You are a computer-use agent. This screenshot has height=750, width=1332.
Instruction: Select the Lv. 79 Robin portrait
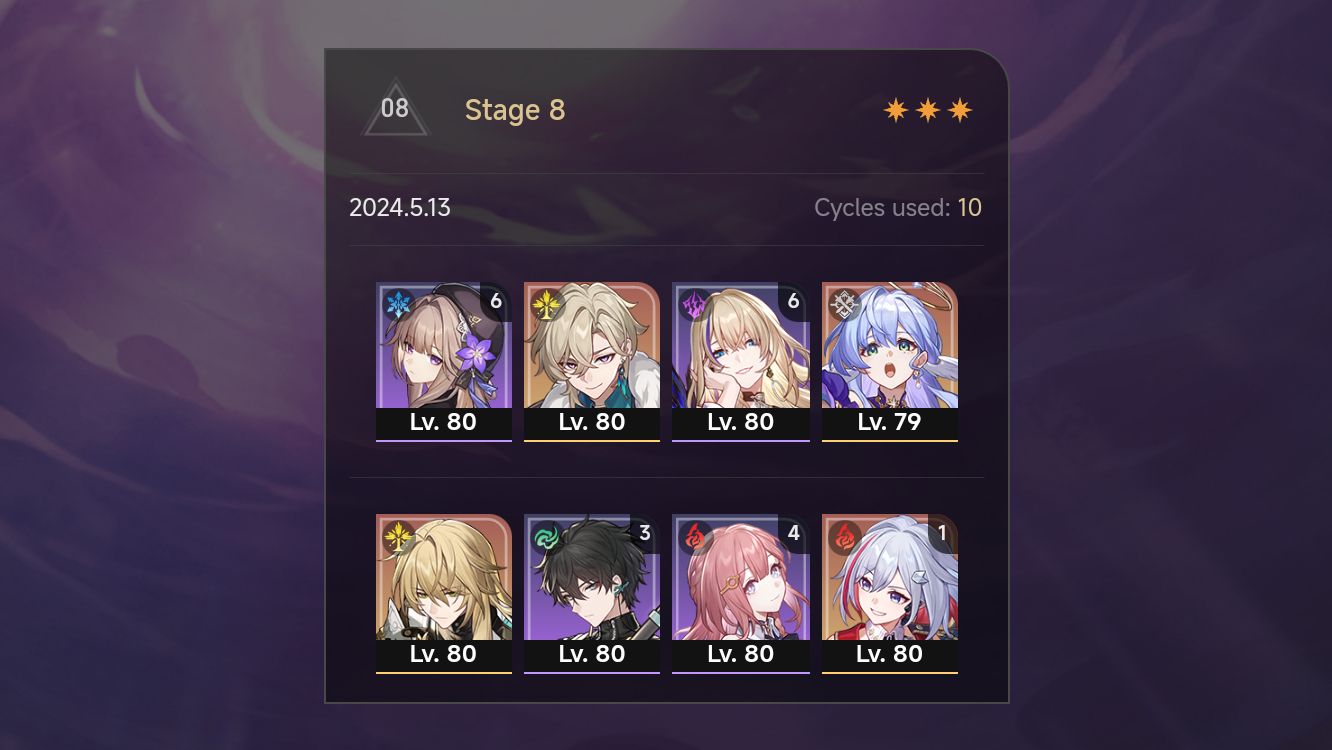coord(889,345)
